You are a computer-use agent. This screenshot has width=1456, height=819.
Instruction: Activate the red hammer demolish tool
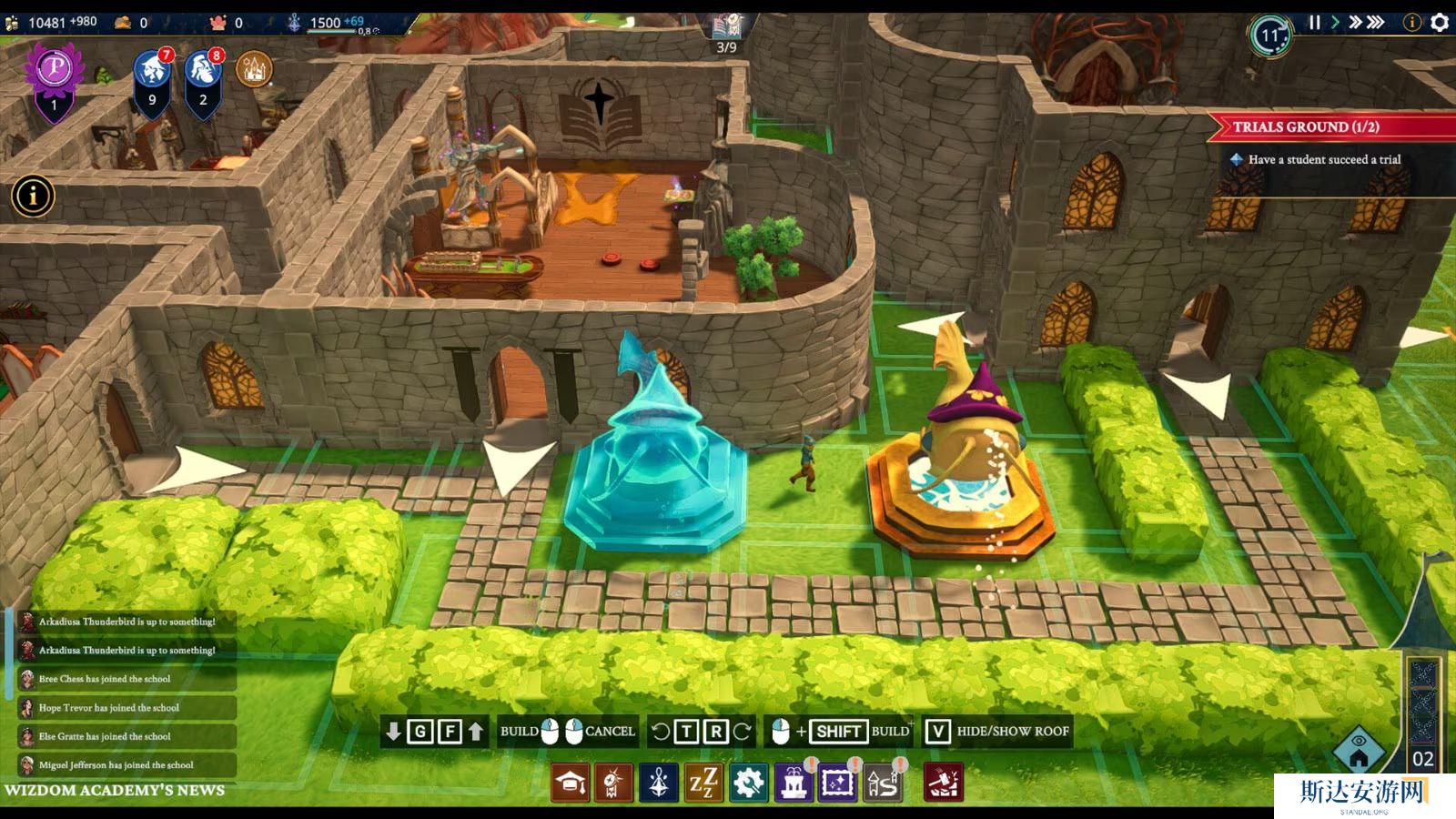pos(943,783)
